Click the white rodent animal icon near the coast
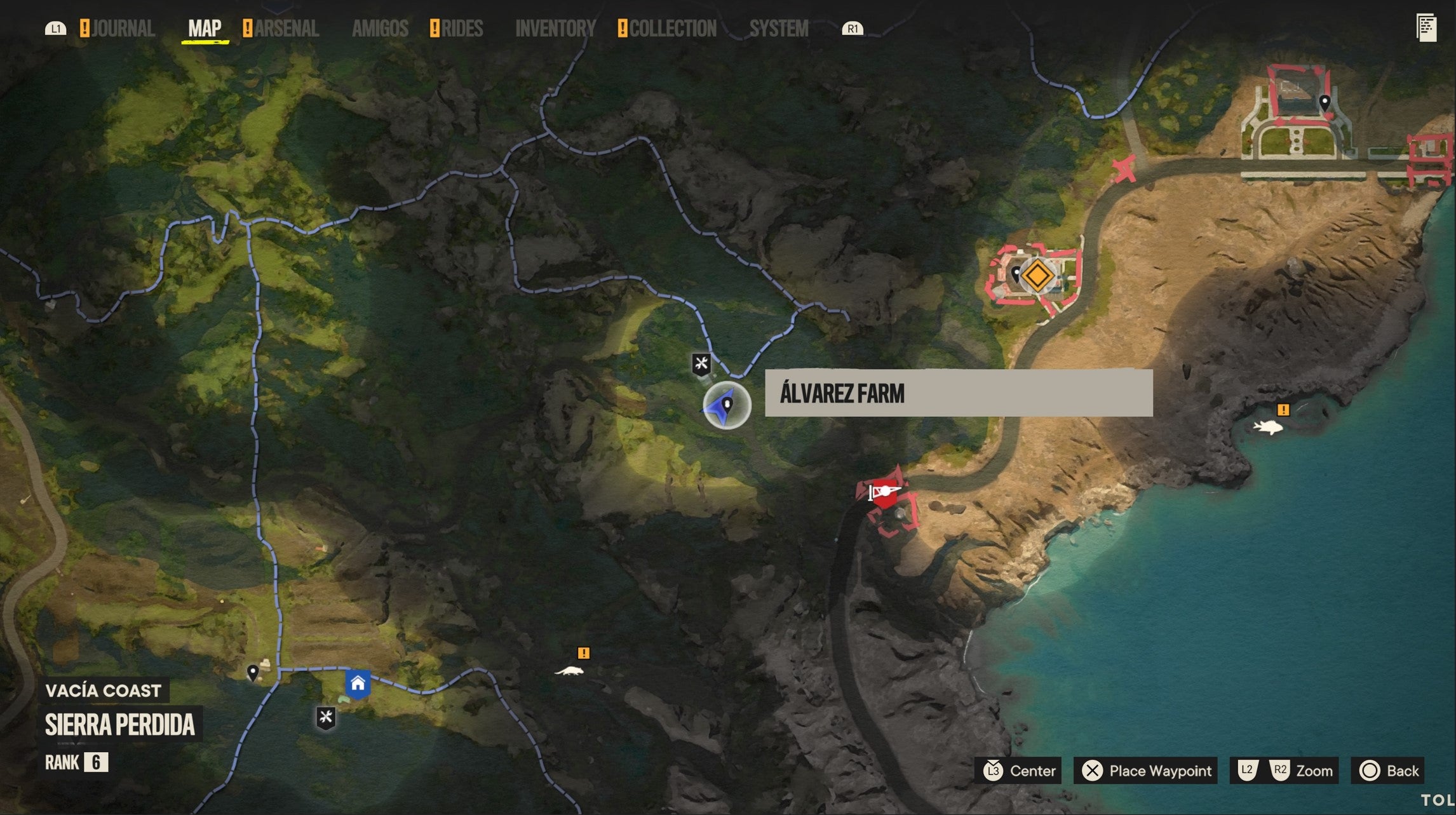Screen dimensions: 1456x815 tap(570, 671)
